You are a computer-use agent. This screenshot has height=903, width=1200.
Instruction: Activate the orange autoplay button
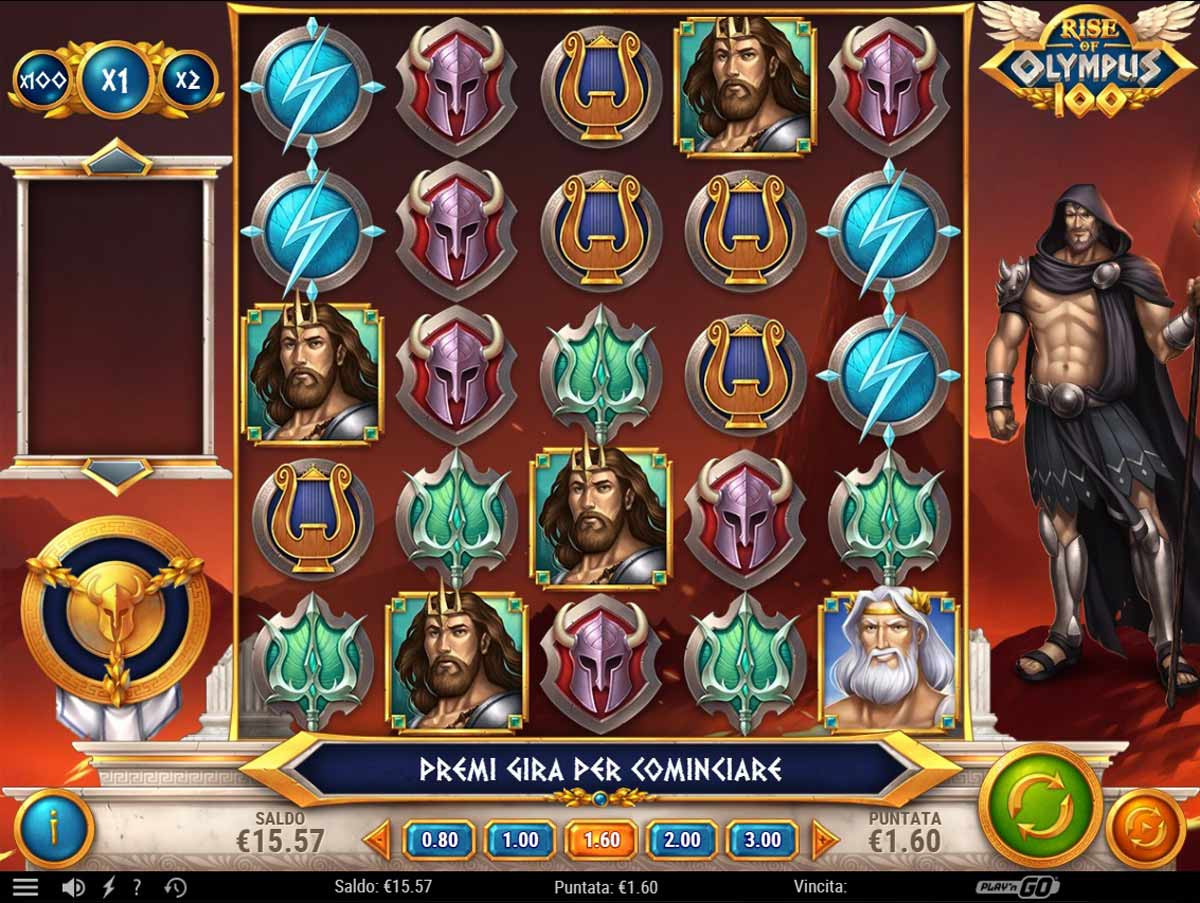1145,828
